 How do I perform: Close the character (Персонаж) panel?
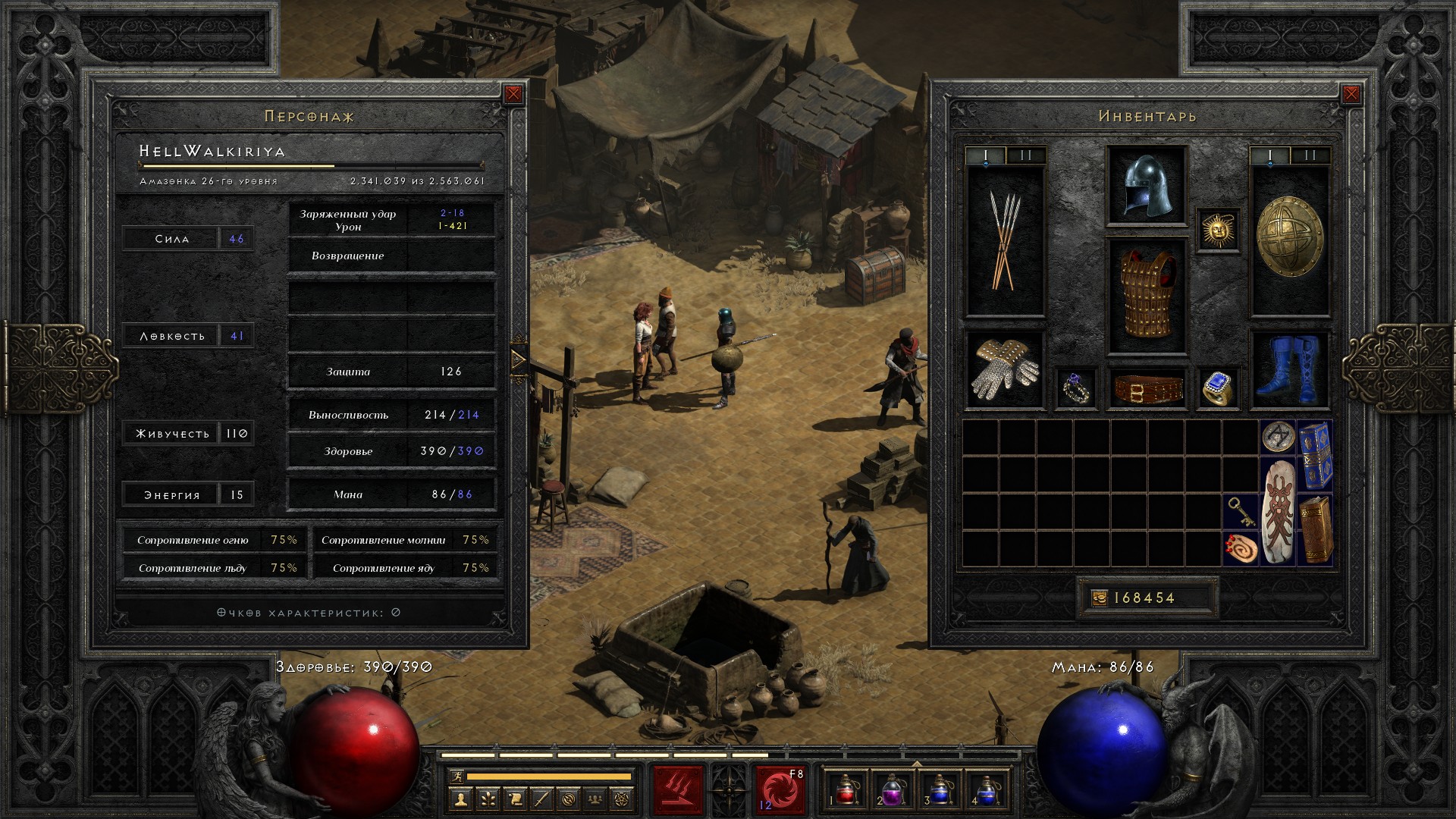pos(513,94)
